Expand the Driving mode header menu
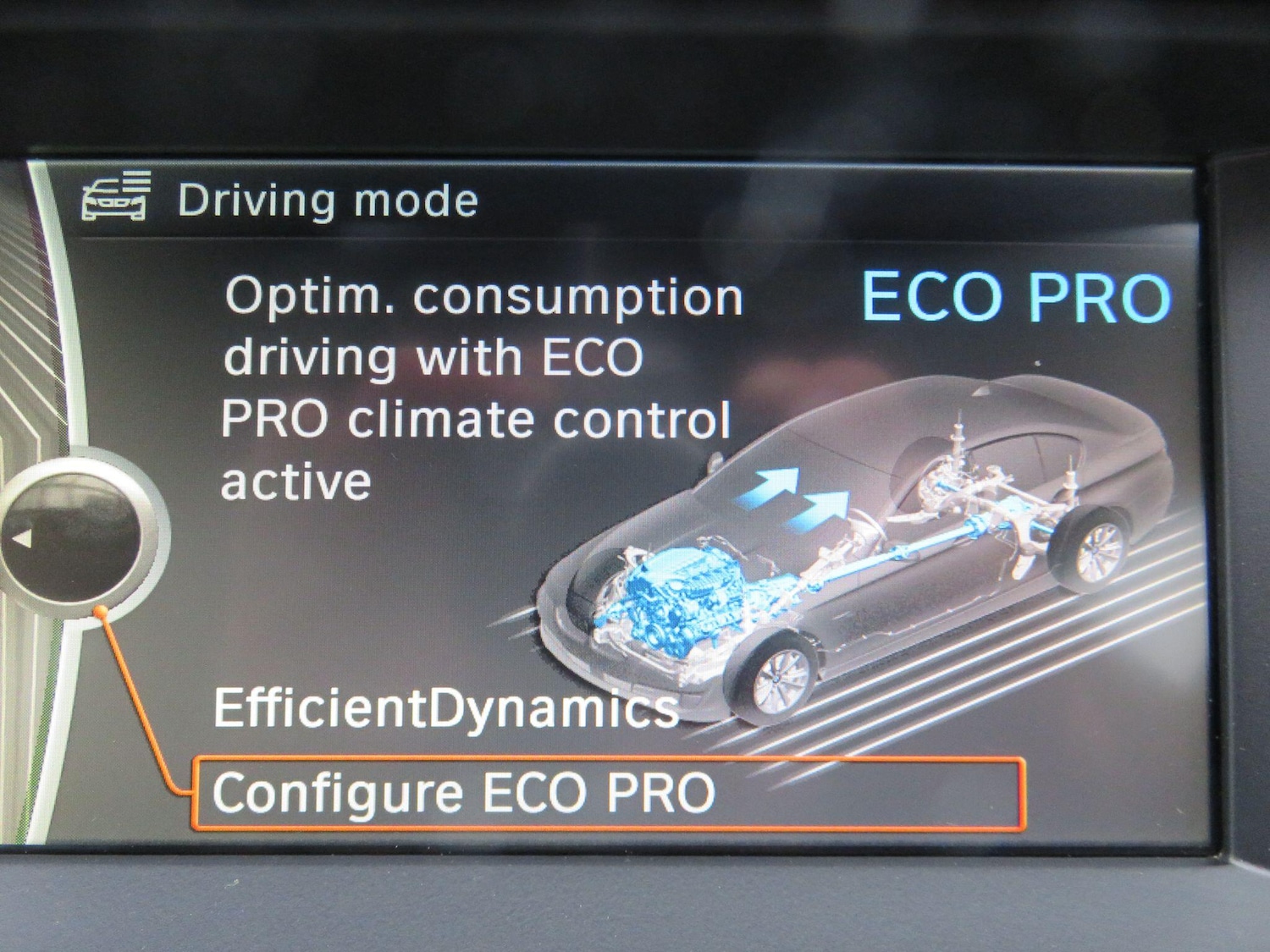 (x=326, y=199)
